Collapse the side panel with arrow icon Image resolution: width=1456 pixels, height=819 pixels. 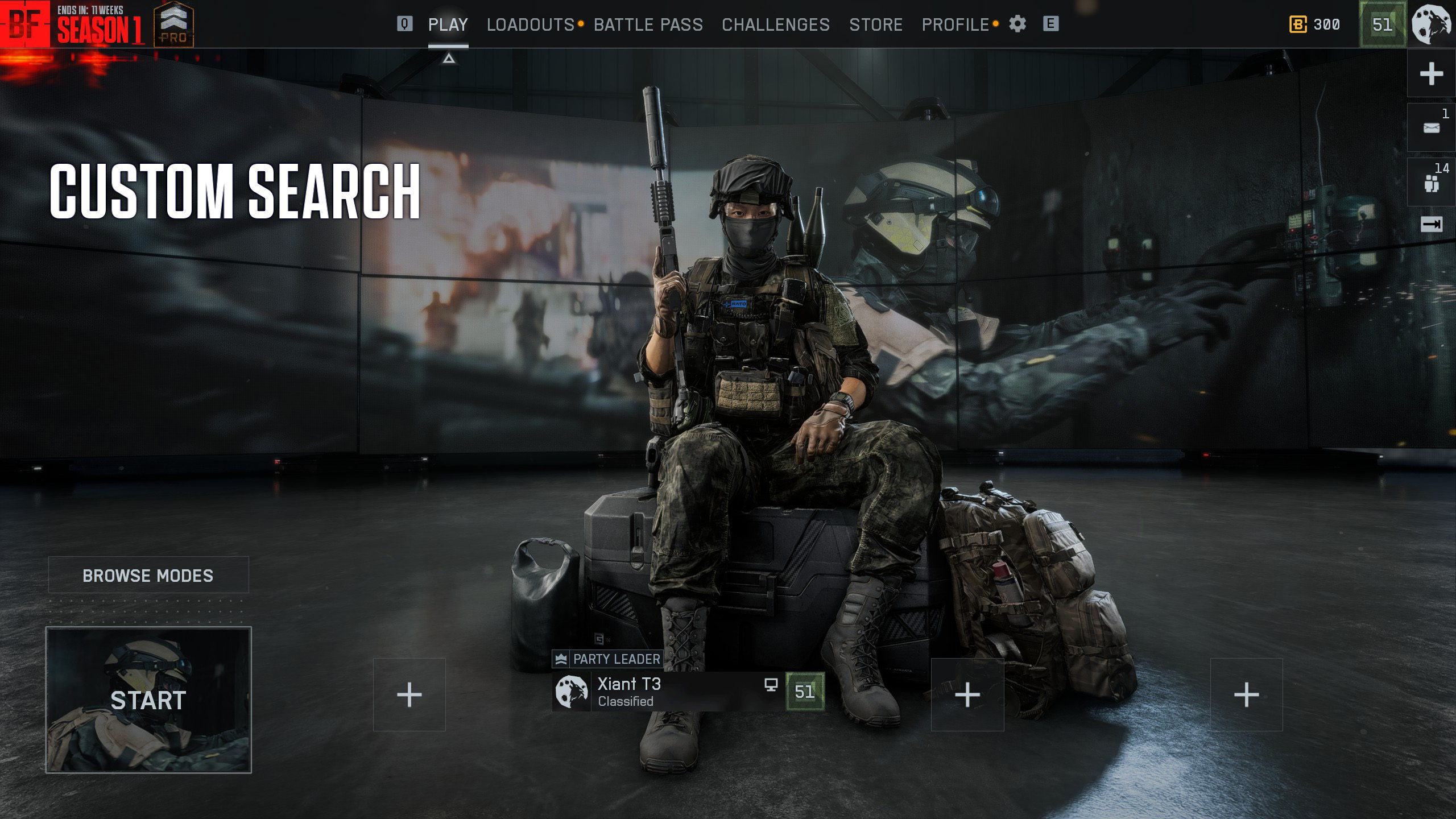tap(1431, 225)
